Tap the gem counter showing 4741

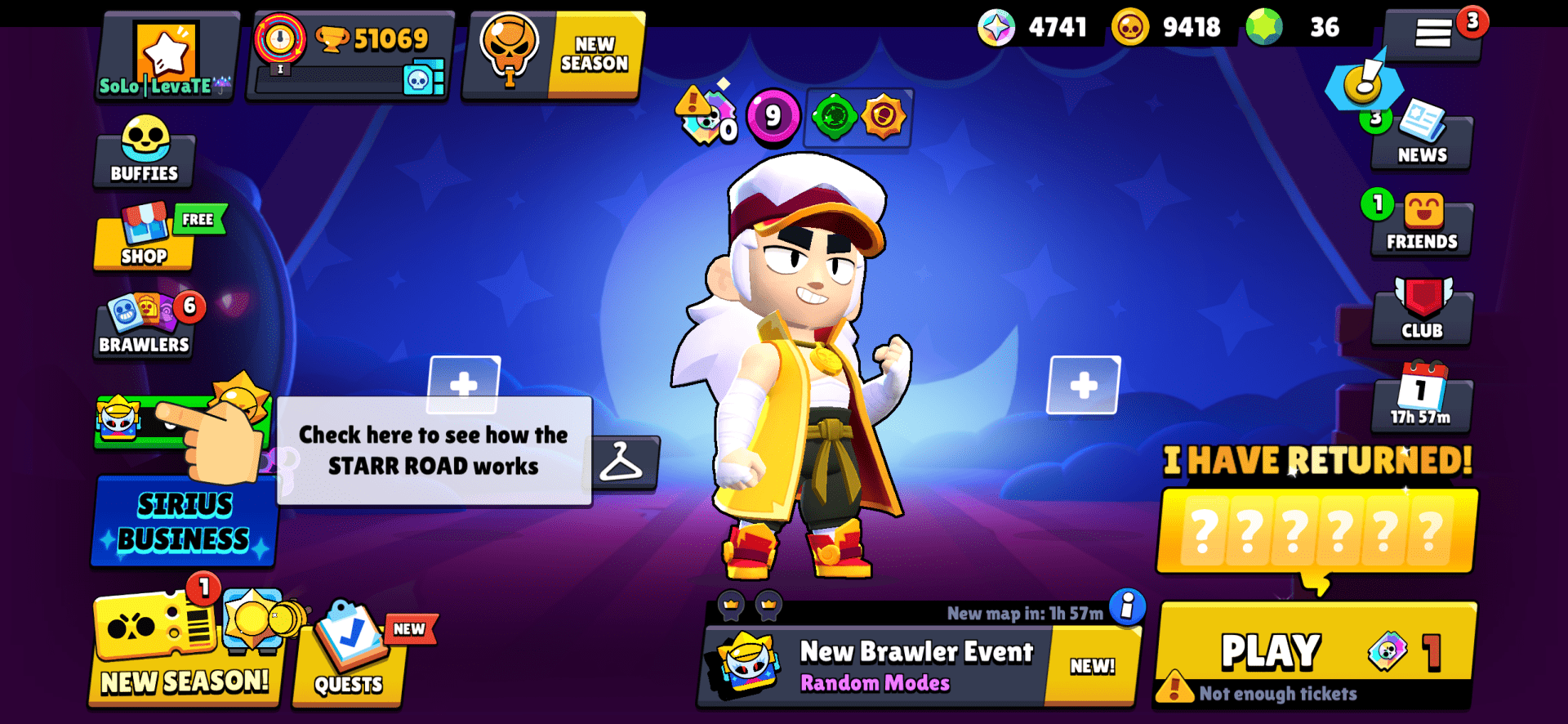(x=1033, y=27)
